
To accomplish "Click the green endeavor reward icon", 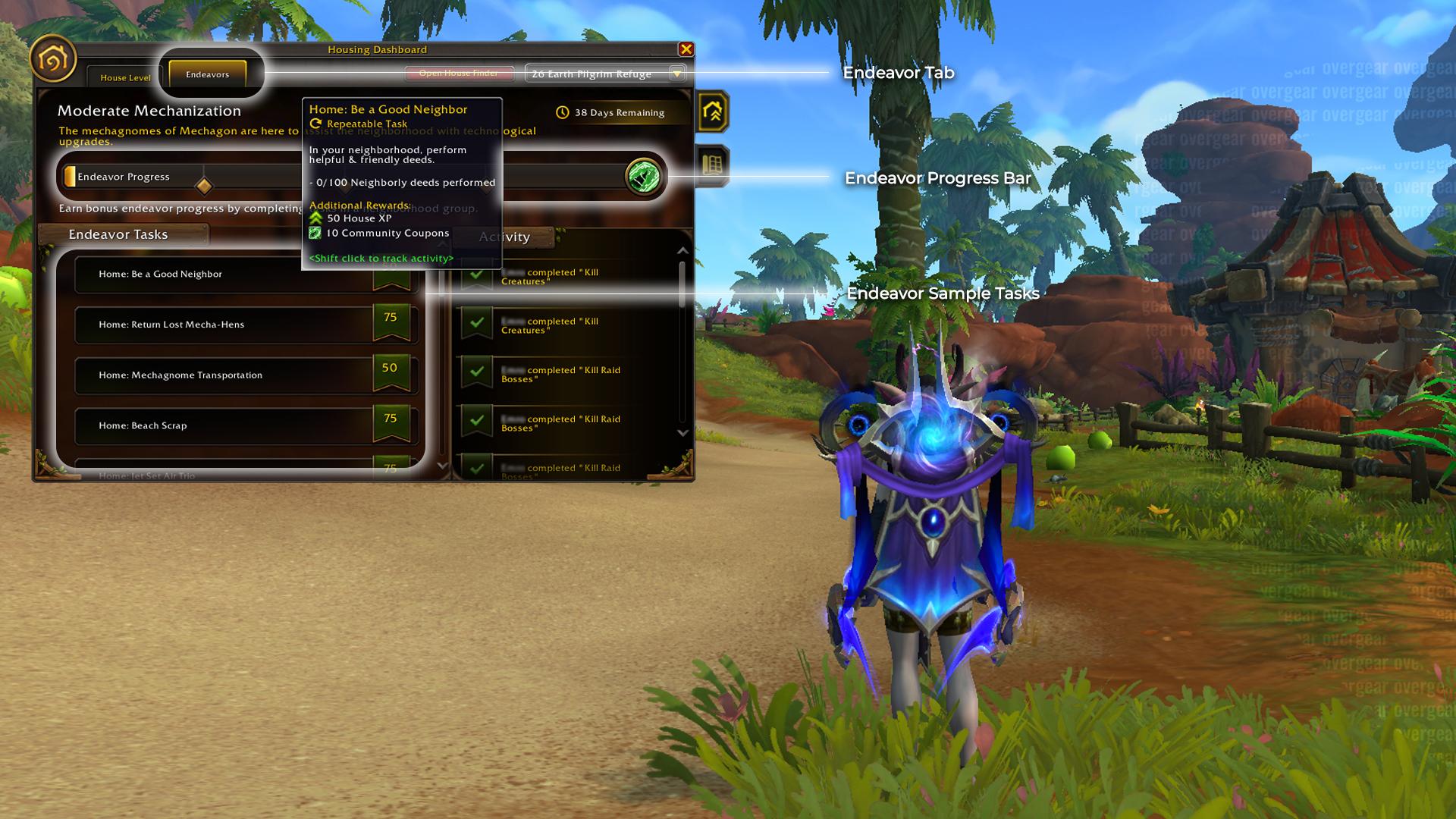I will coord(643,177).
